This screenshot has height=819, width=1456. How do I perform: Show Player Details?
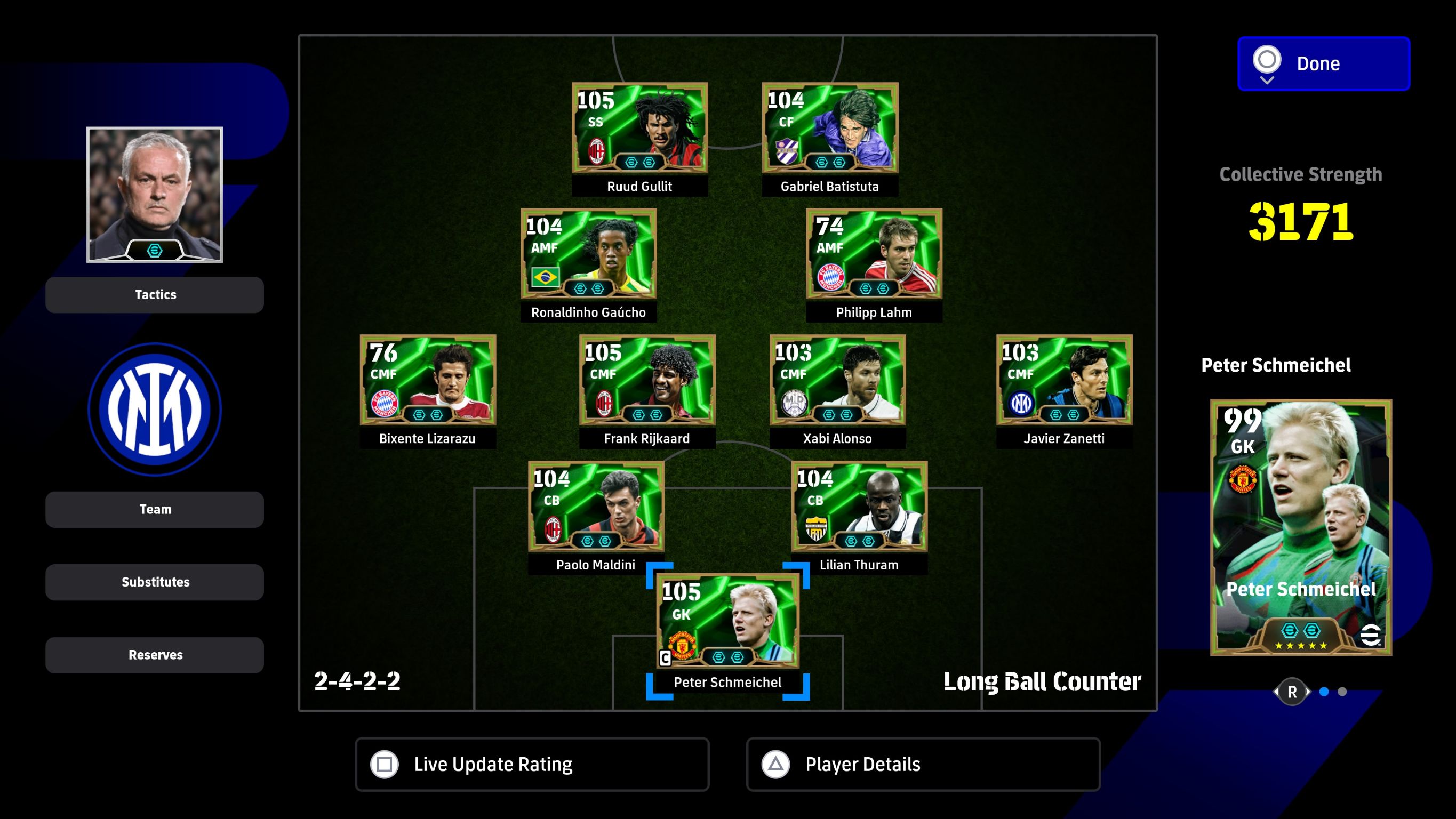click(x=923, y=764)
